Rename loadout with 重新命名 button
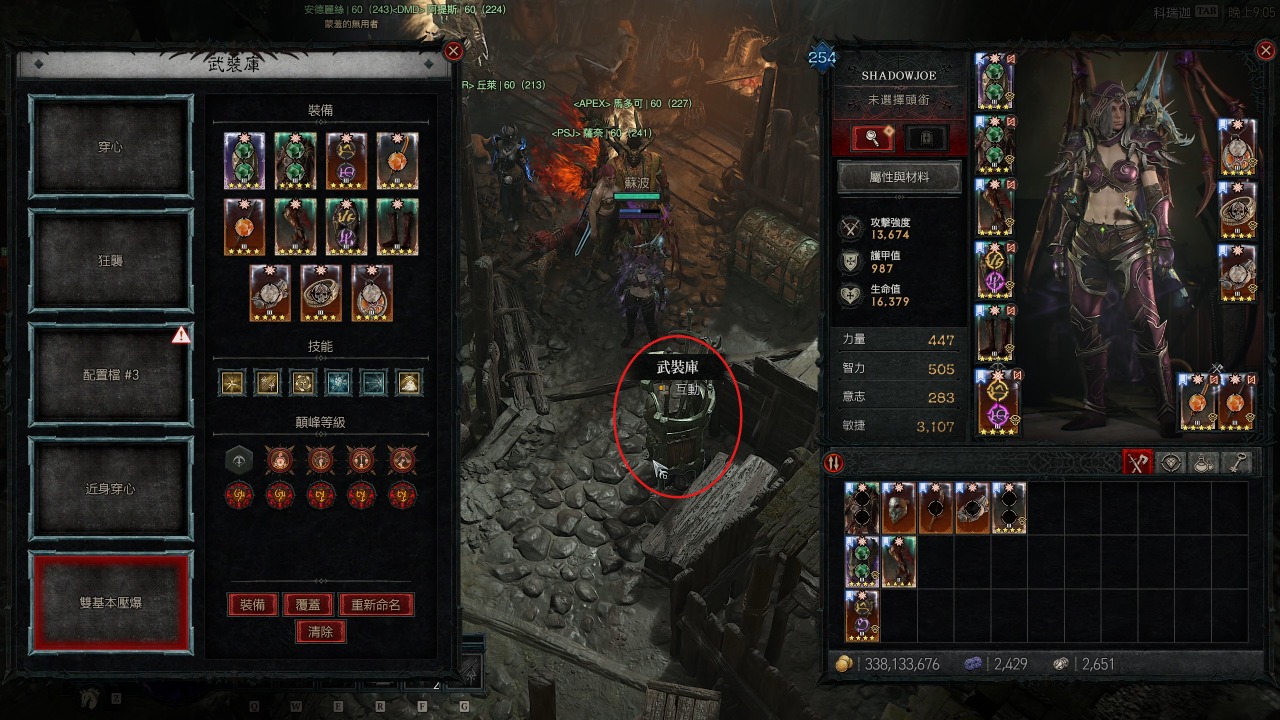This screenshot has width=1280, height=720. click(375, 605)
